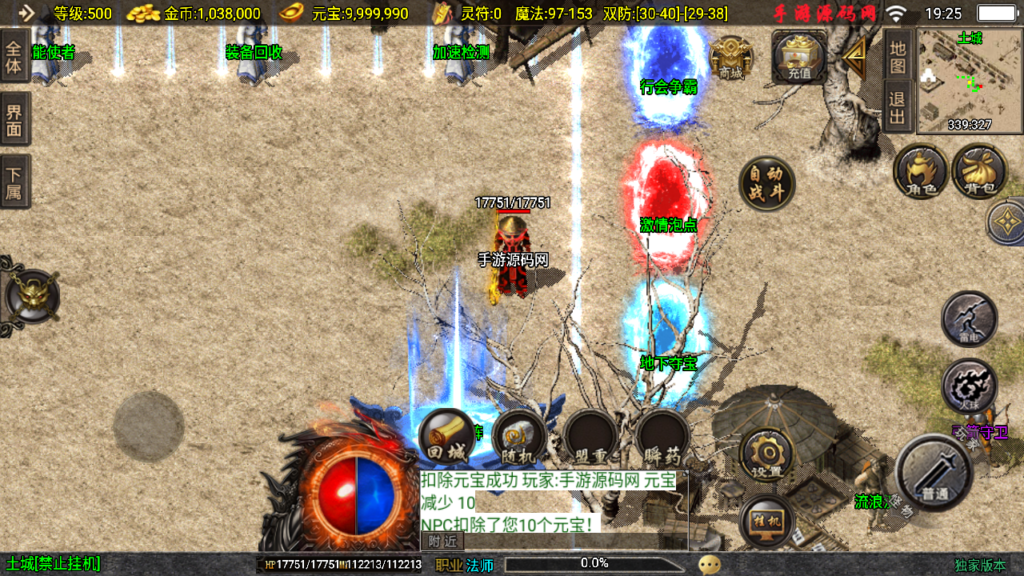Screen dimensions: 1024x576
Task: Use the 回城 town return scroll
Action: (x=446, y=435)
